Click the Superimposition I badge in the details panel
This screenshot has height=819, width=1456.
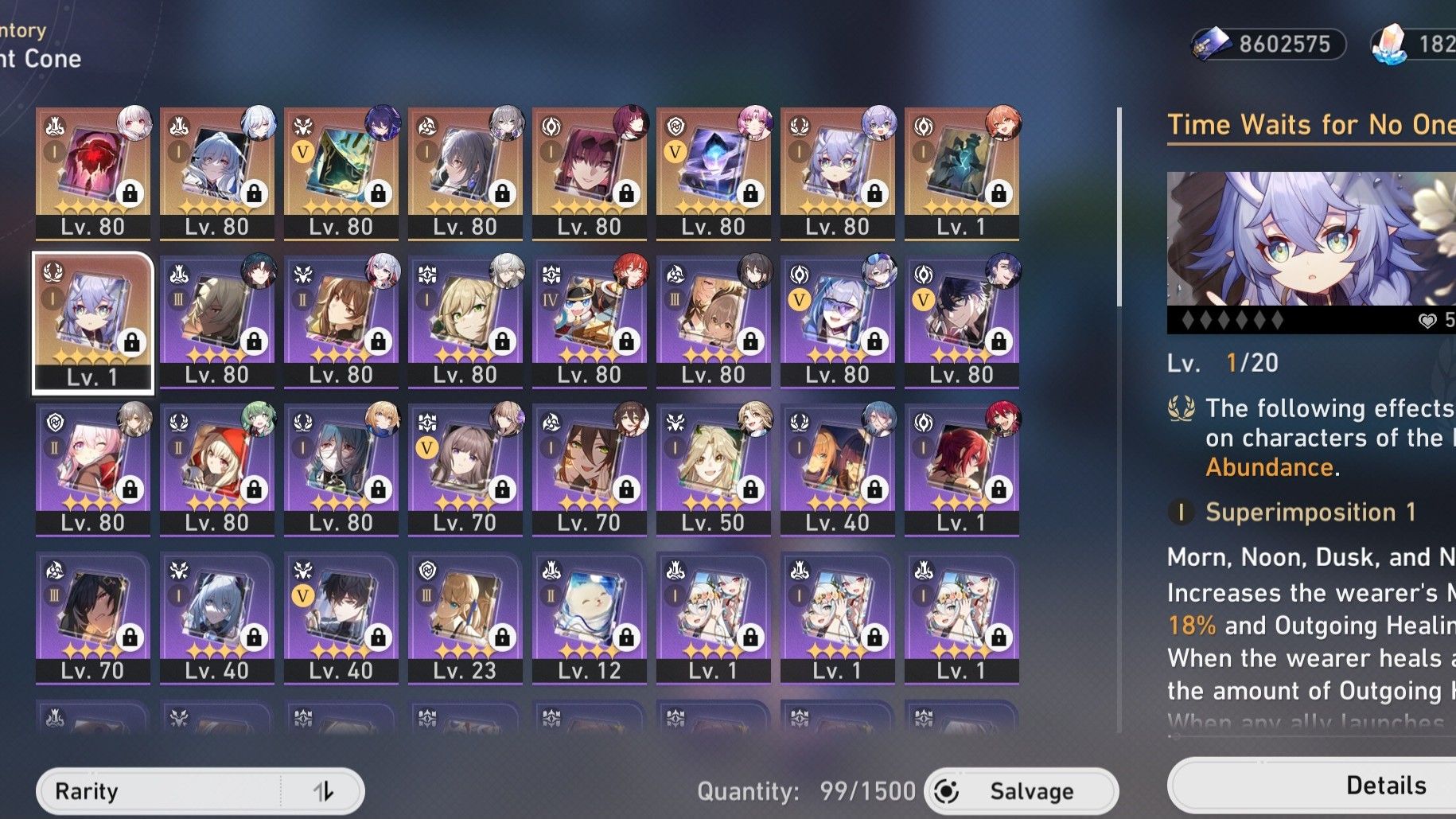(1181, 513)
